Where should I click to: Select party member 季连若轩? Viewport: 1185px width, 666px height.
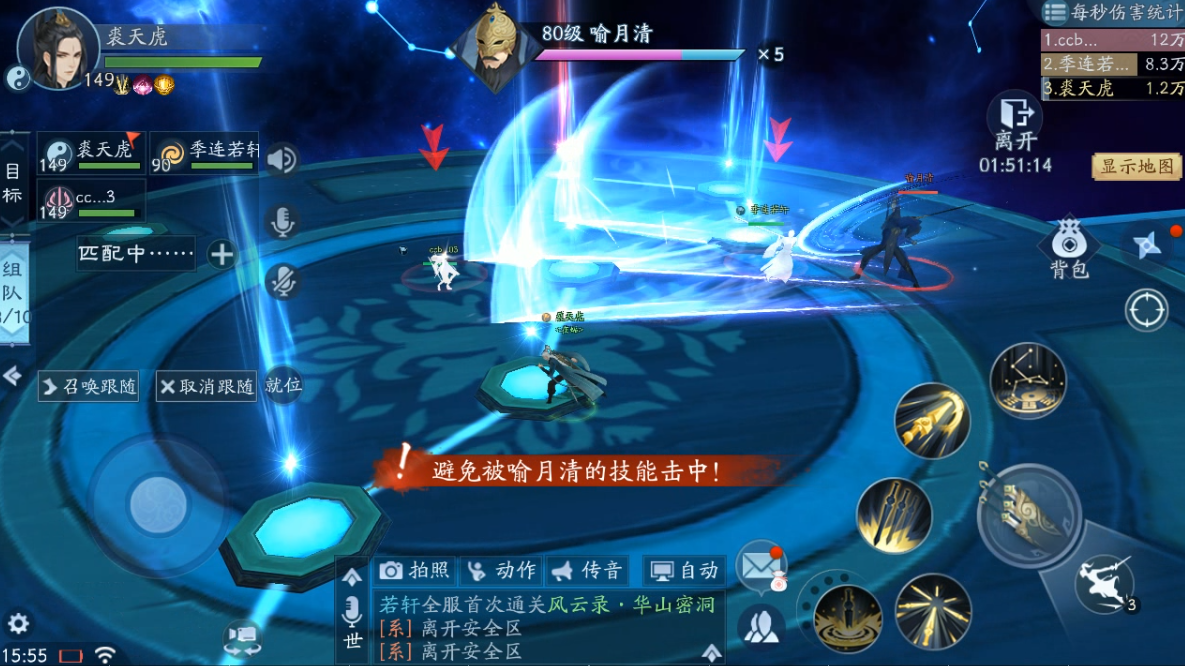point(204,154)
